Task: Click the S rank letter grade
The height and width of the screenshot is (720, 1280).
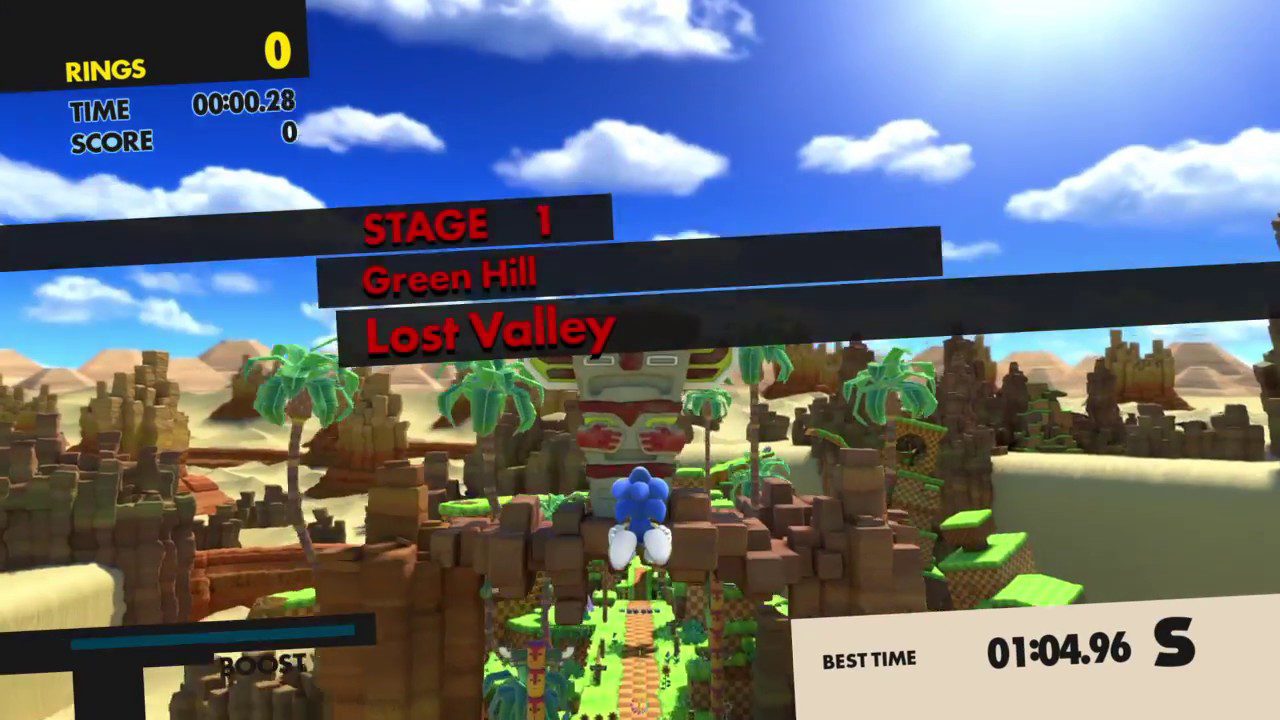Action: tap(1173, 645)
